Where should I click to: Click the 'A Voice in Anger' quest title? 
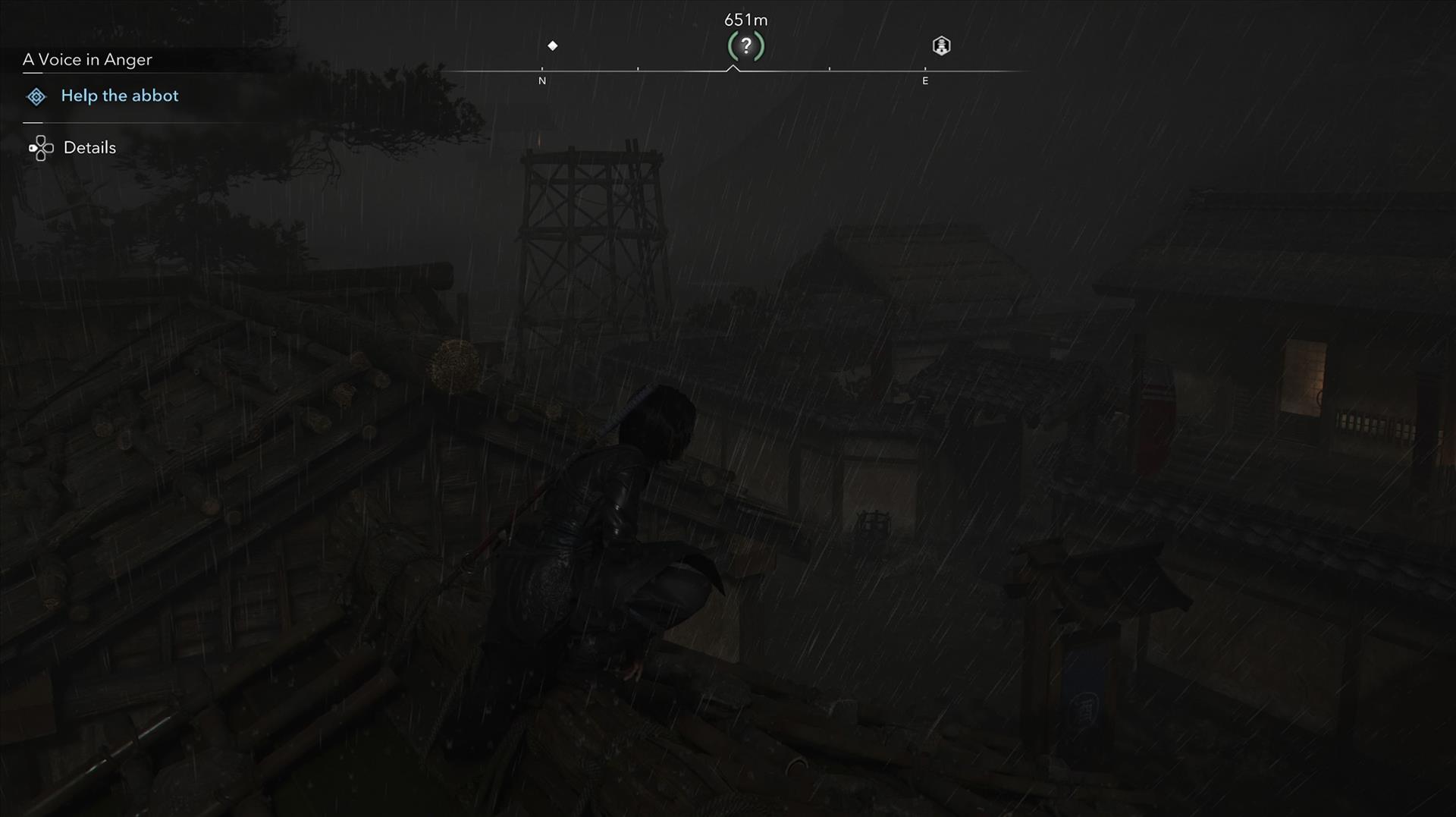click(x=87, y=59)
